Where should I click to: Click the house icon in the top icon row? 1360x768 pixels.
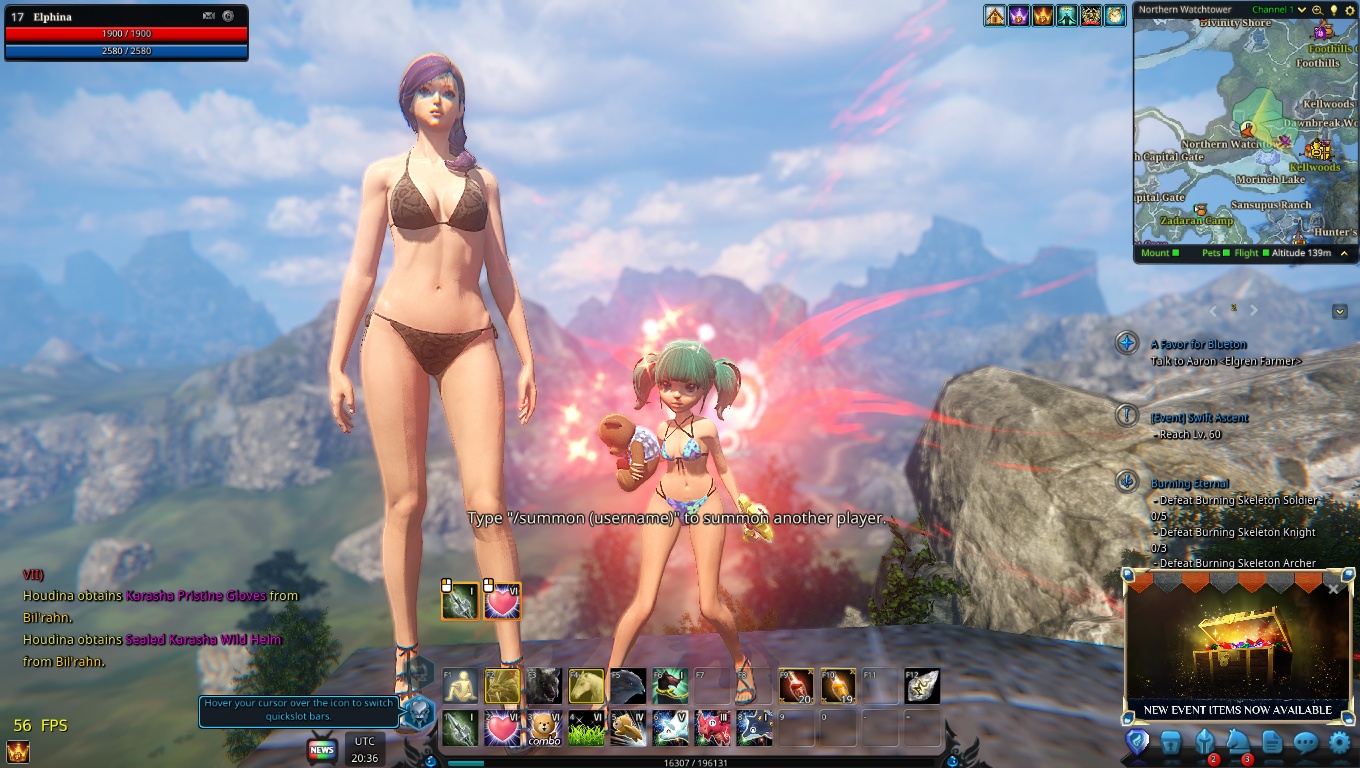[x=994, y=15]
